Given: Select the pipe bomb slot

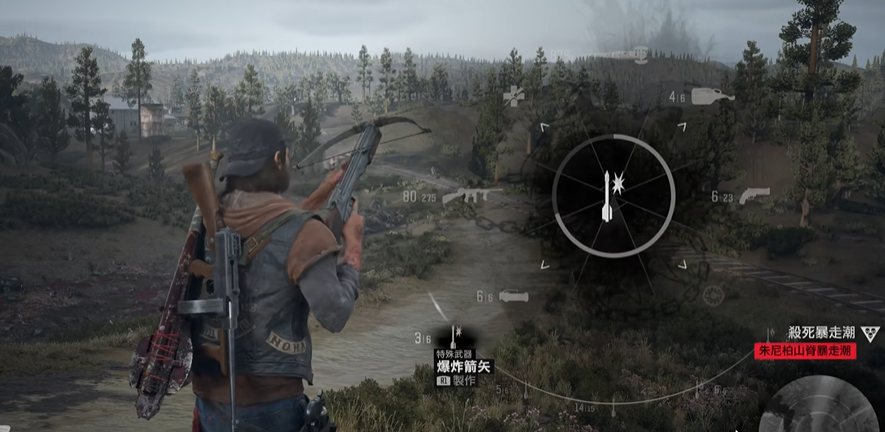Looking at the screenshot, I should click(512, 296).
